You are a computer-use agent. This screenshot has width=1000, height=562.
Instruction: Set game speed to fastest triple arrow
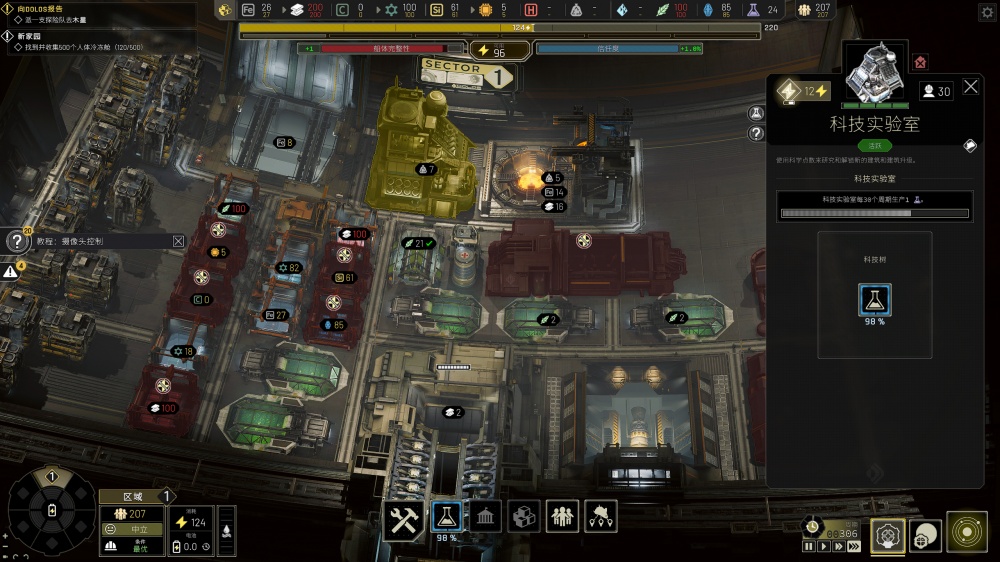point(854,547)
